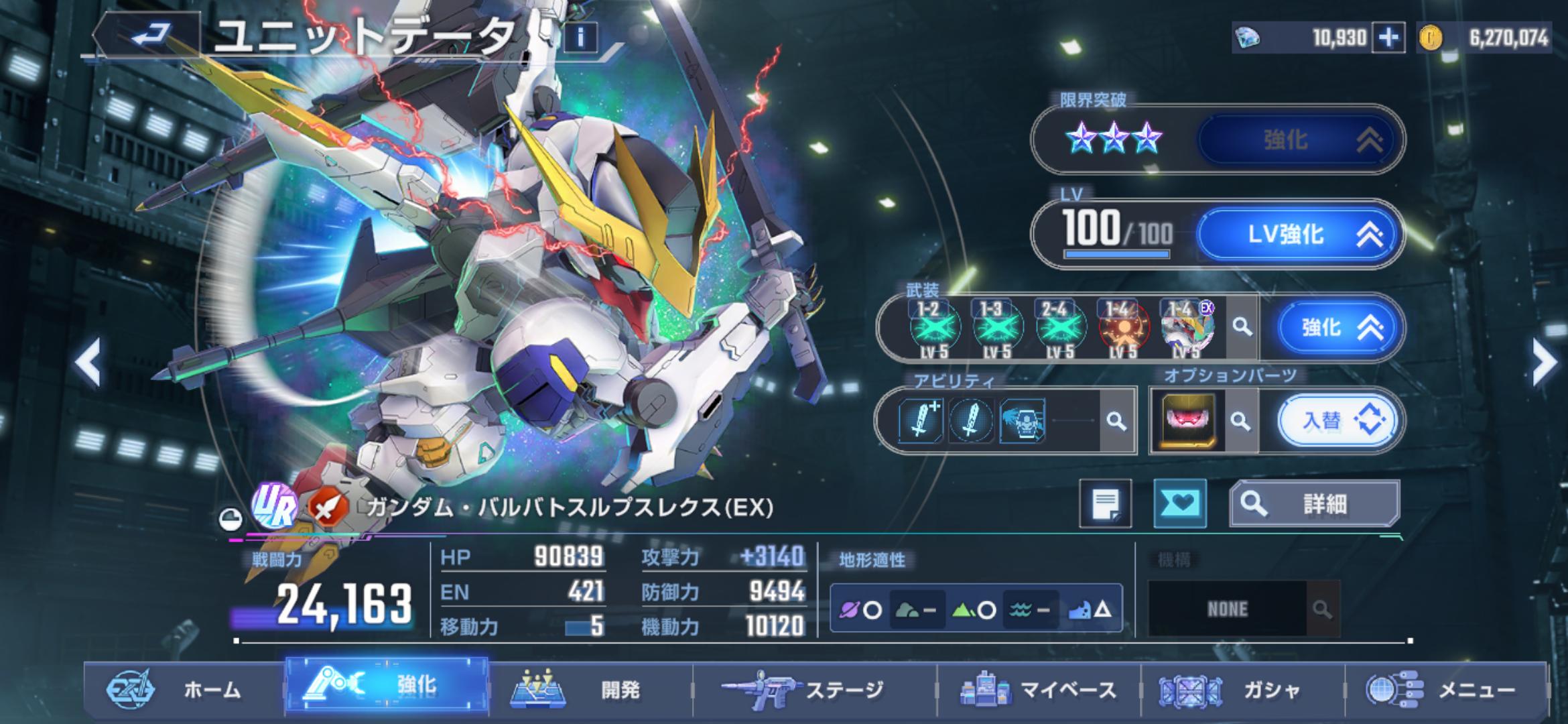Image resolution: width=1568 pixels, height=724 pixels.
Task: Show the next unit with right arrow
Action: point(1544,363)
